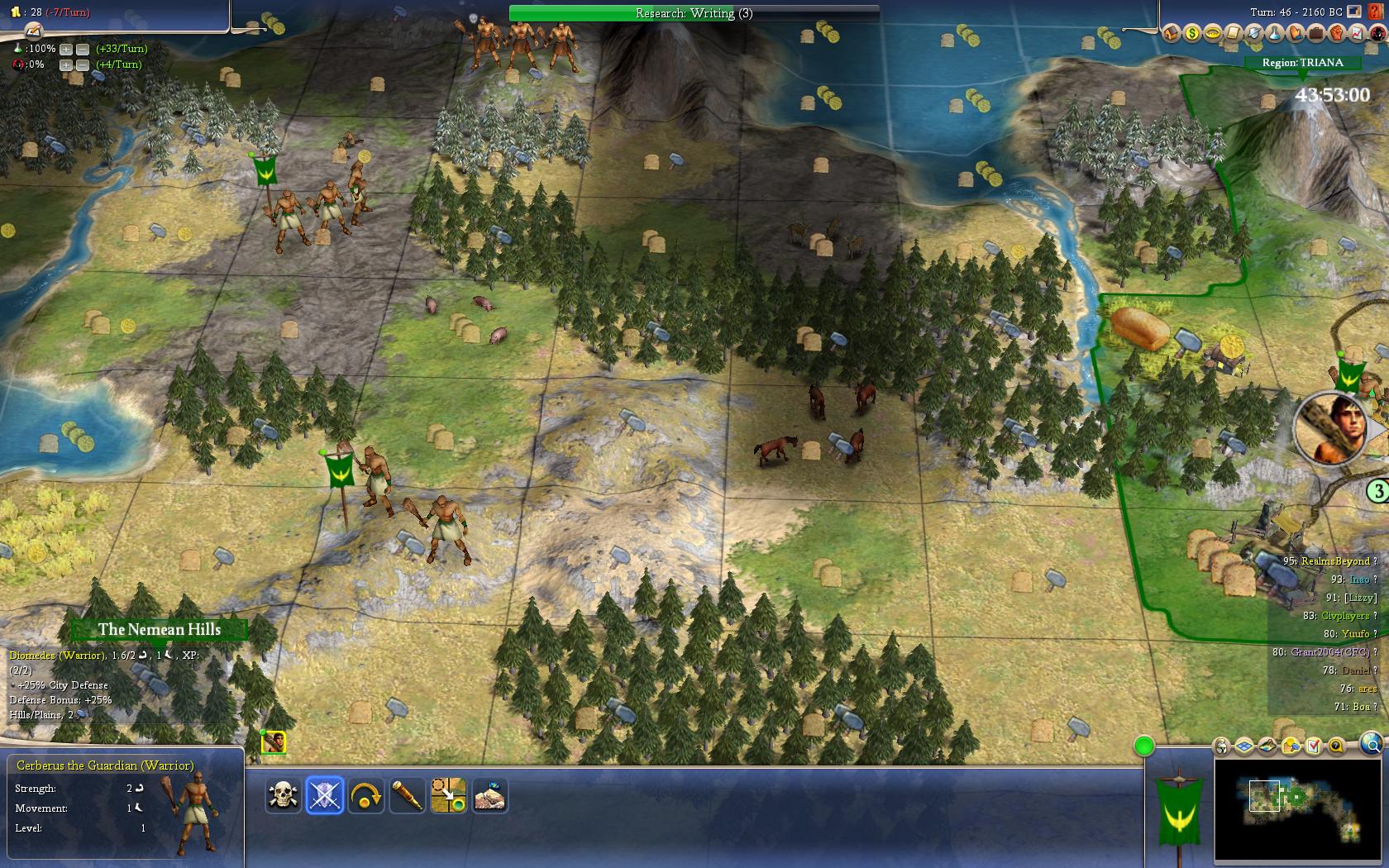Viewport: 1389px width, 868px height.
Task: Select the warrior unit icon above the action bar
Action: click(274, 742)
